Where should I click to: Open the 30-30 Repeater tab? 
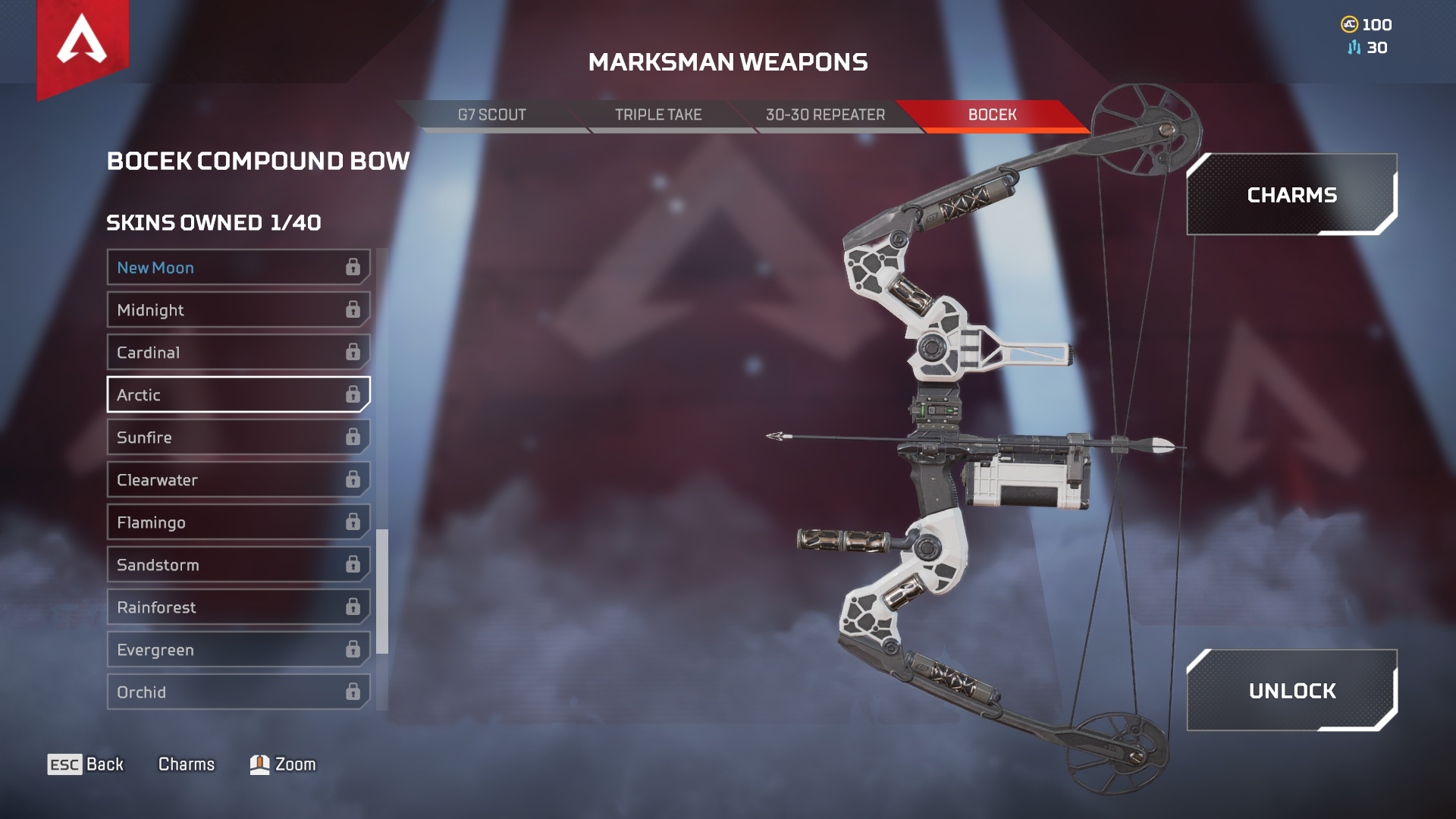point(826,115)
